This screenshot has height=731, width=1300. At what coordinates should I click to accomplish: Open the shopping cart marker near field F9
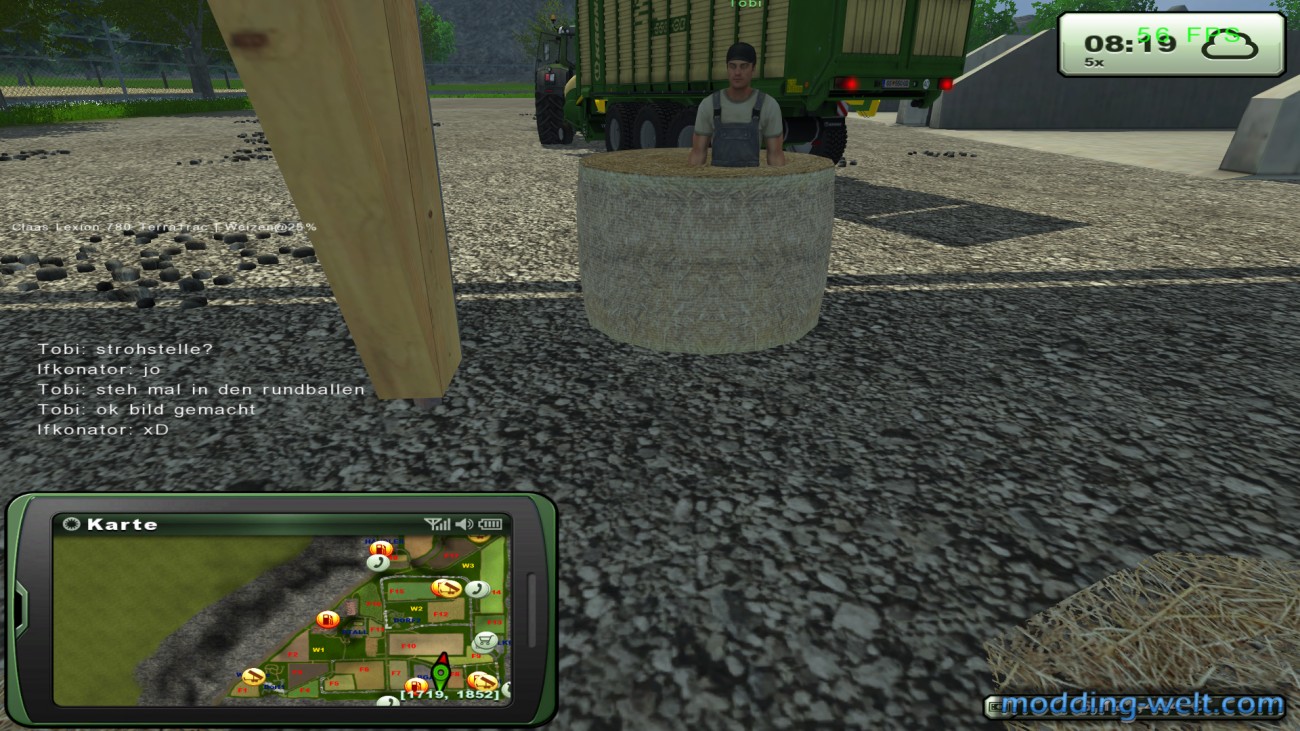484,640
